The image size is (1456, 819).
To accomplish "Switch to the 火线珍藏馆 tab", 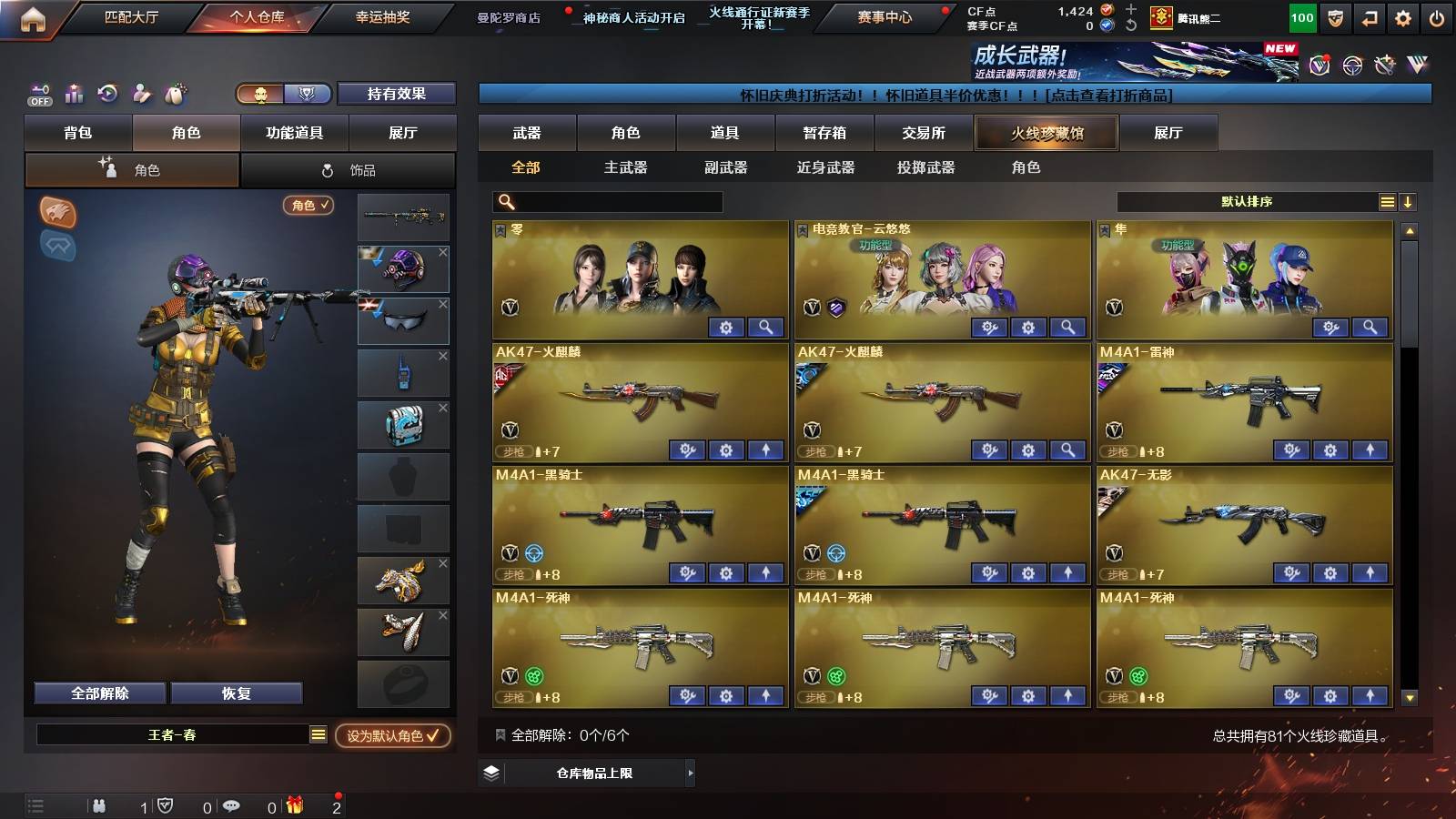I will [x=1046, y=133].
